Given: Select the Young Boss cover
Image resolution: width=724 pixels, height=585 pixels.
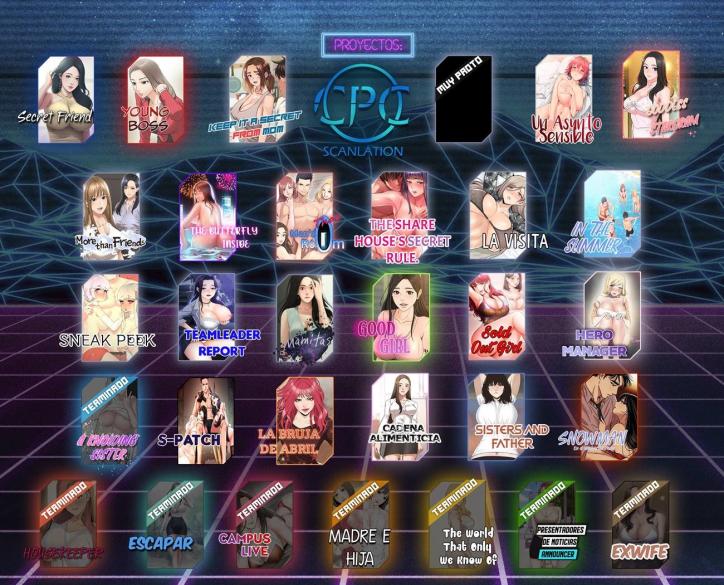Looking at the screenshot, I should click(x=155, y=99).
